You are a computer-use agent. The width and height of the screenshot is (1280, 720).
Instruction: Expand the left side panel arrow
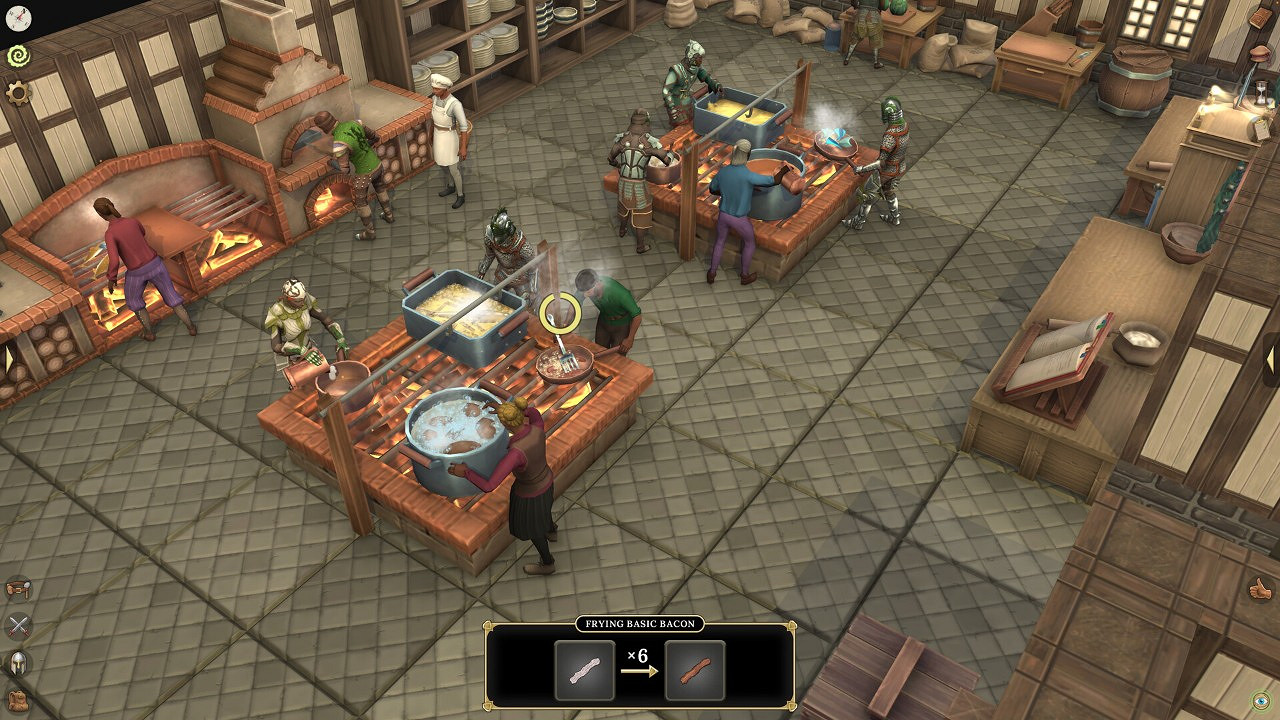(x=7, y=358)
